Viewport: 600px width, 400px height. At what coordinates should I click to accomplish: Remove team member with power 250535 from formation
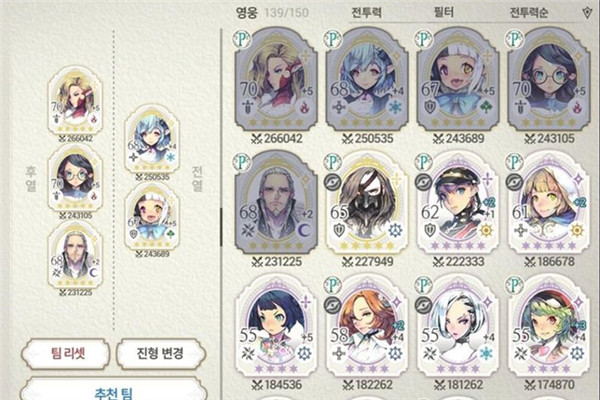[152, 140]
